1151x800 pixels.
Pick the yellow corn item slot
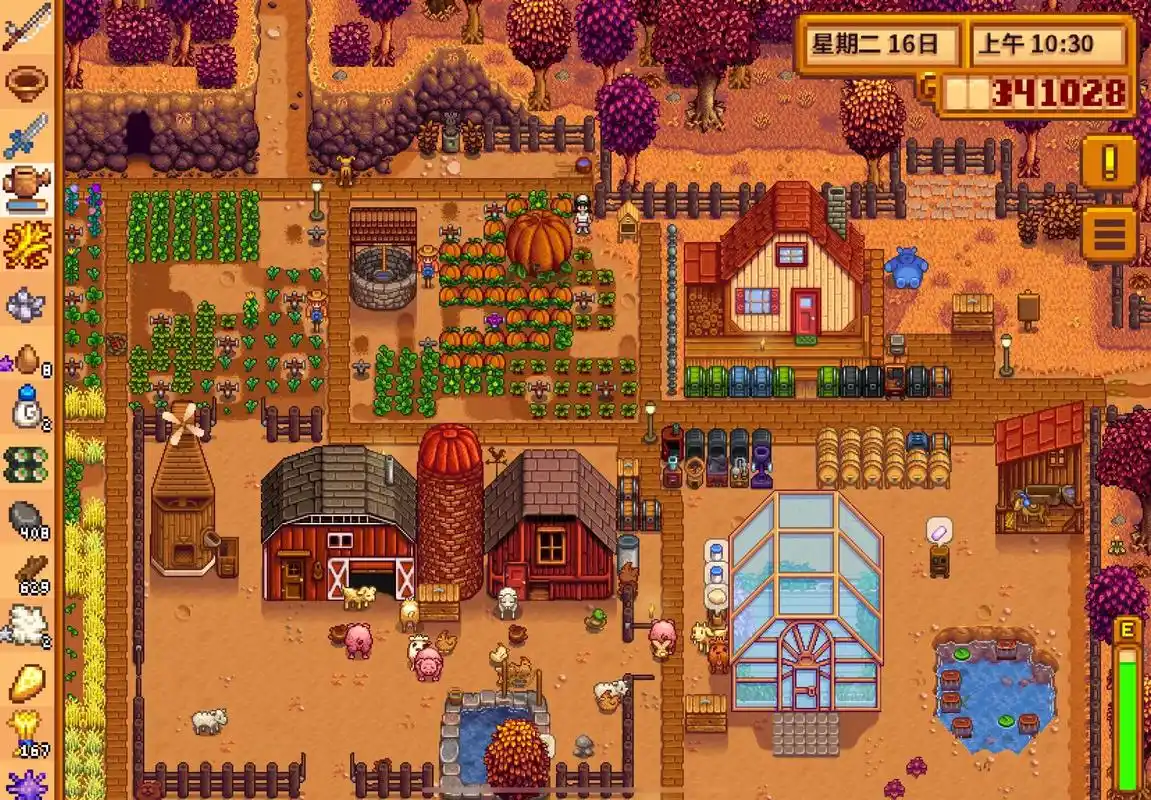coord(26,682)
